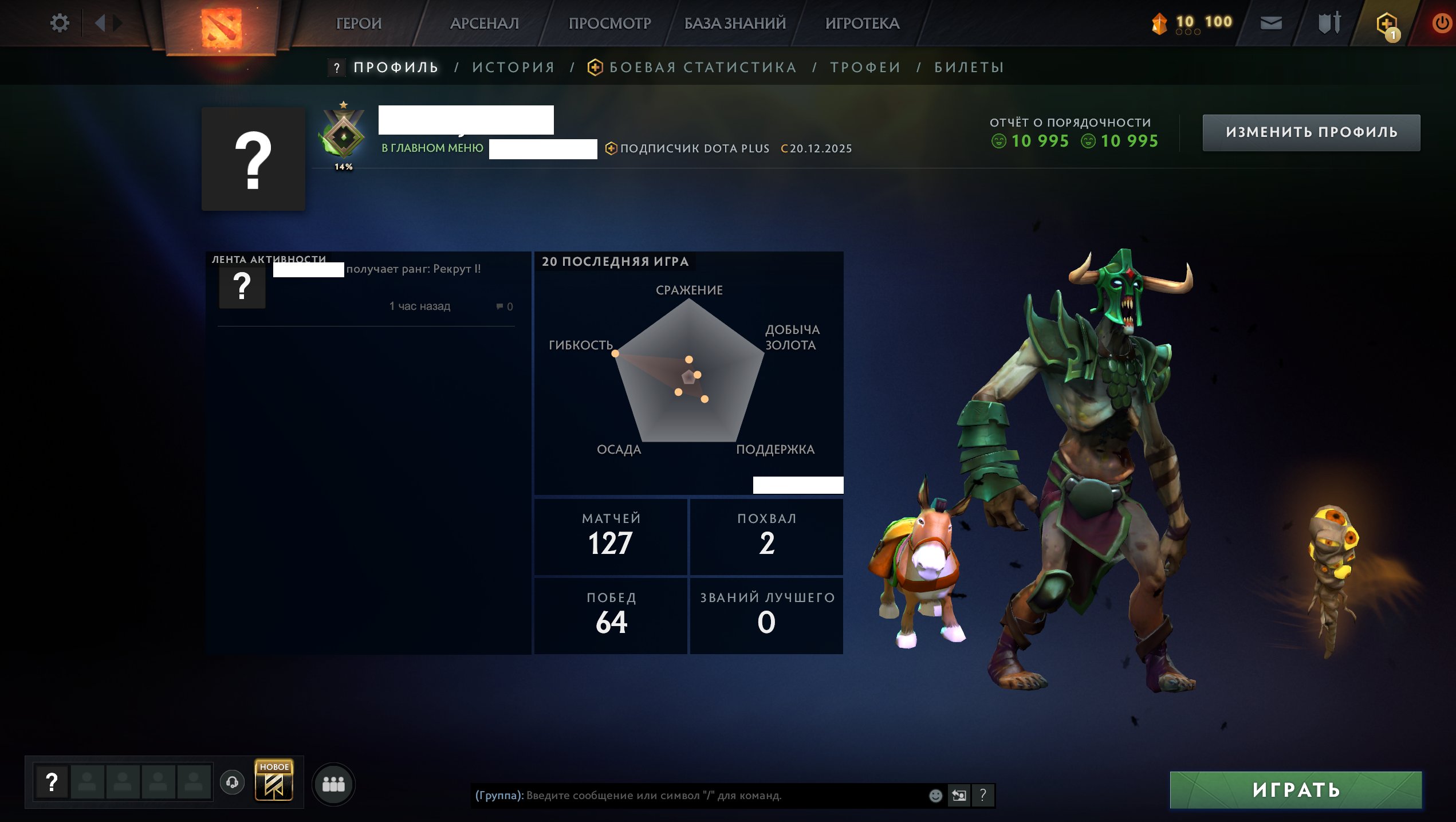Image resolution: width=1456 pixels, height=822 pixels.
Task: Switch to the ИСТОРИЯ tab
Action: coord(513,67)
